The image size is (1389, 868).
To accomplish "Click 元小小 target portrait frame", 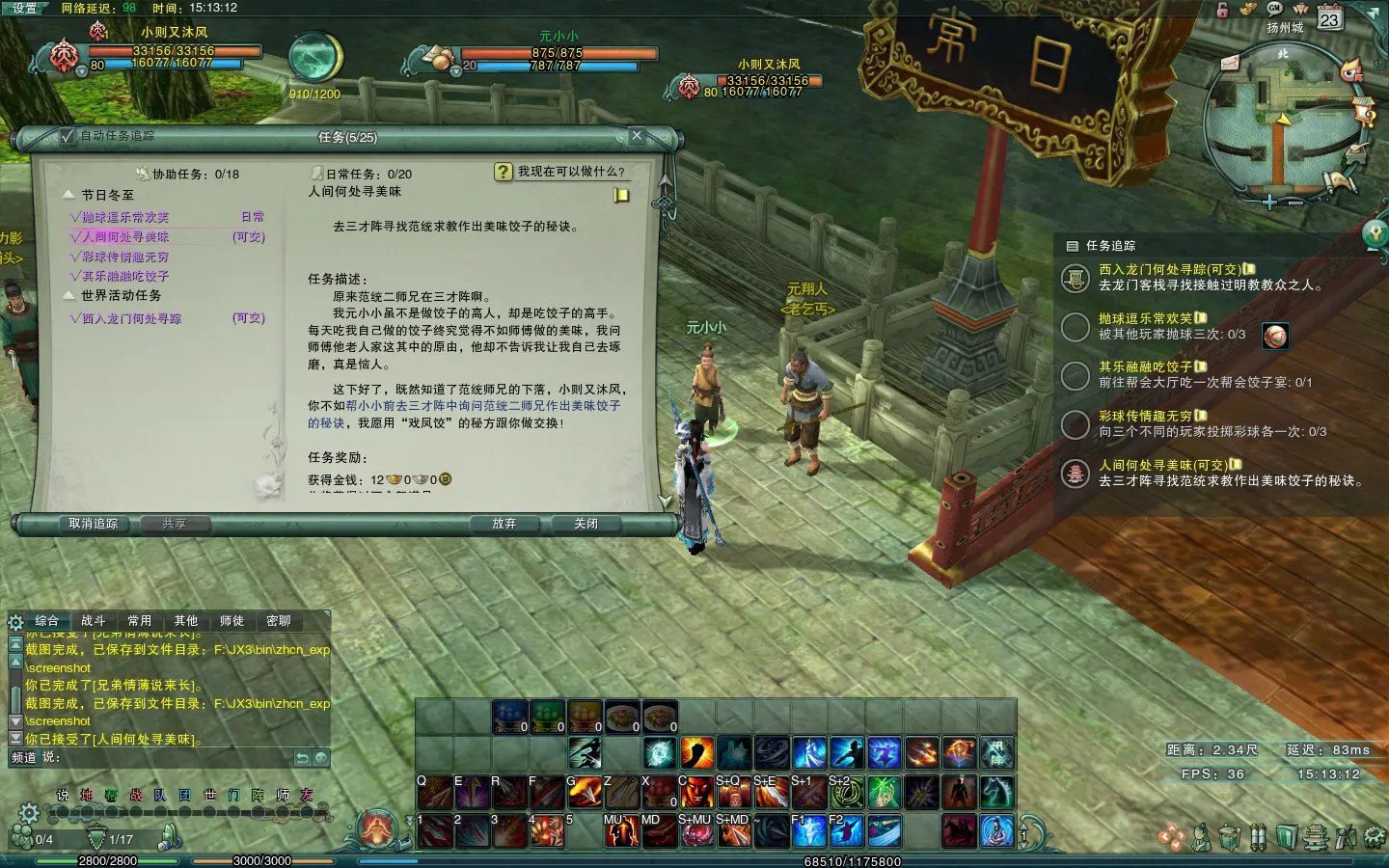I will click(x=441, y=60).
